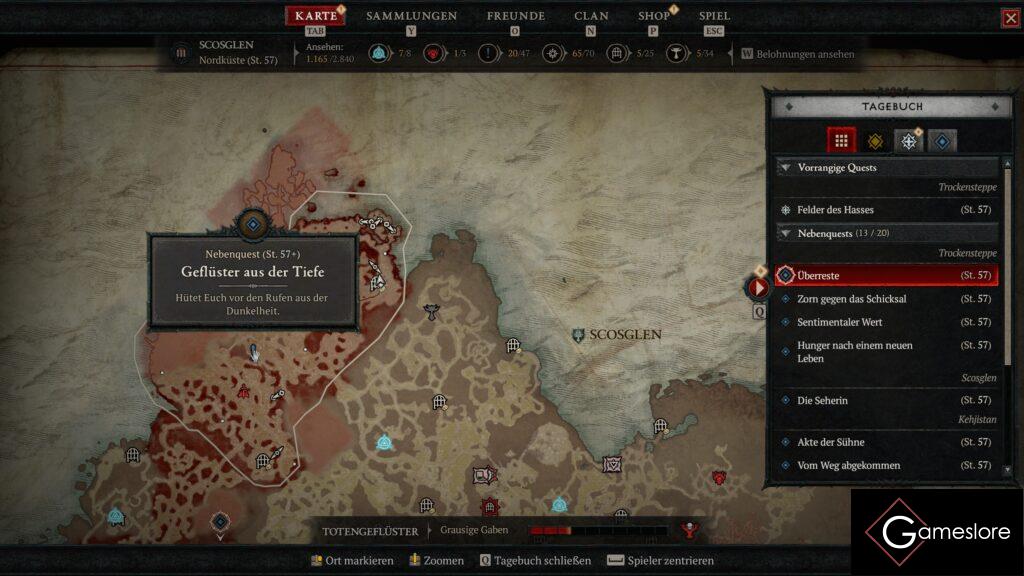The height and width of the screenshot is (576, 1024).
Task: Choose the Akte der Sühne quest
Action: [830, 442]
